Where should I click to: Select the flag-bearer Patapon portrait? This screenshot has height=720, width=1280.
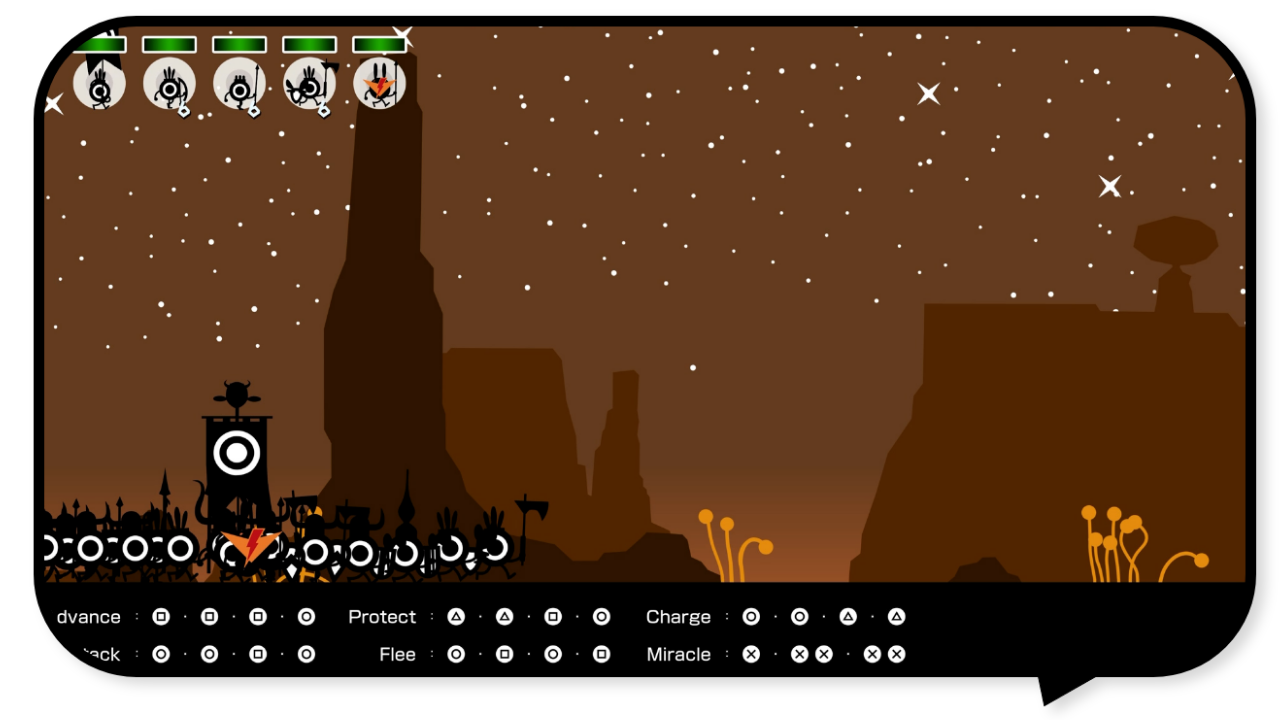tap(100, 84)
